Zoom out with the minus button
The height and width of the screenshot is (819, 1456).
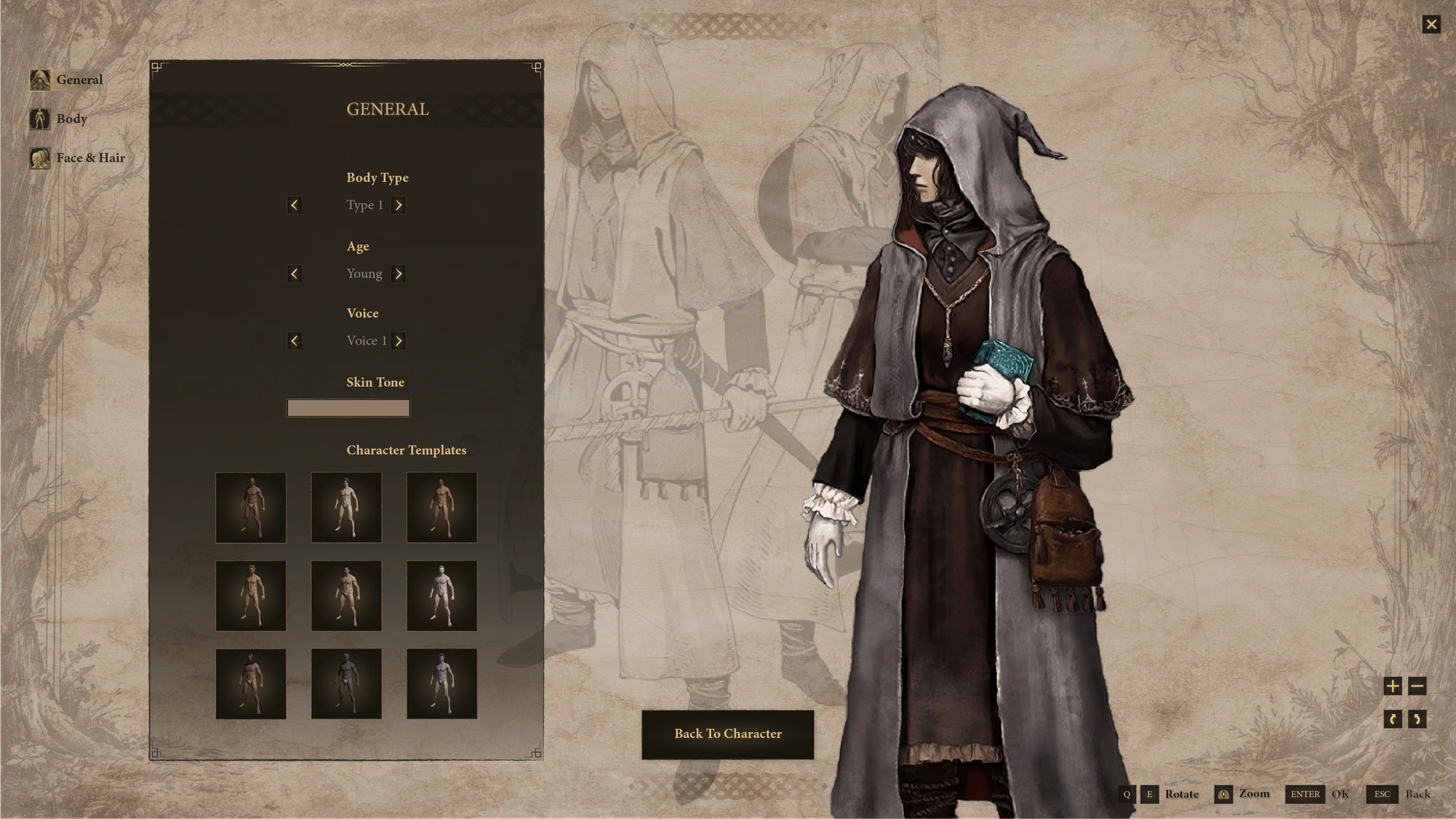click(x=1417, y=686)
